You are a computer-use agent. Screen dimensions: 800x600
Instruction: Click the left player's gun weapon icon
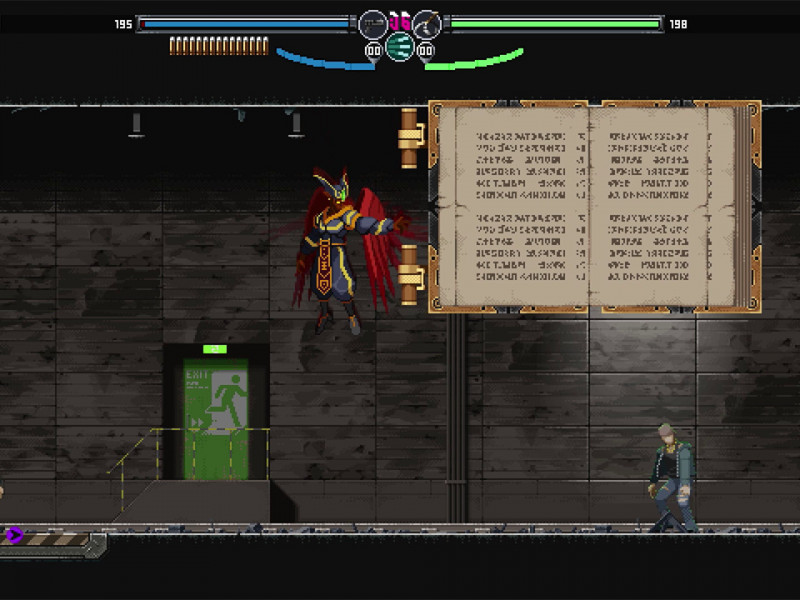click(373, 23)
